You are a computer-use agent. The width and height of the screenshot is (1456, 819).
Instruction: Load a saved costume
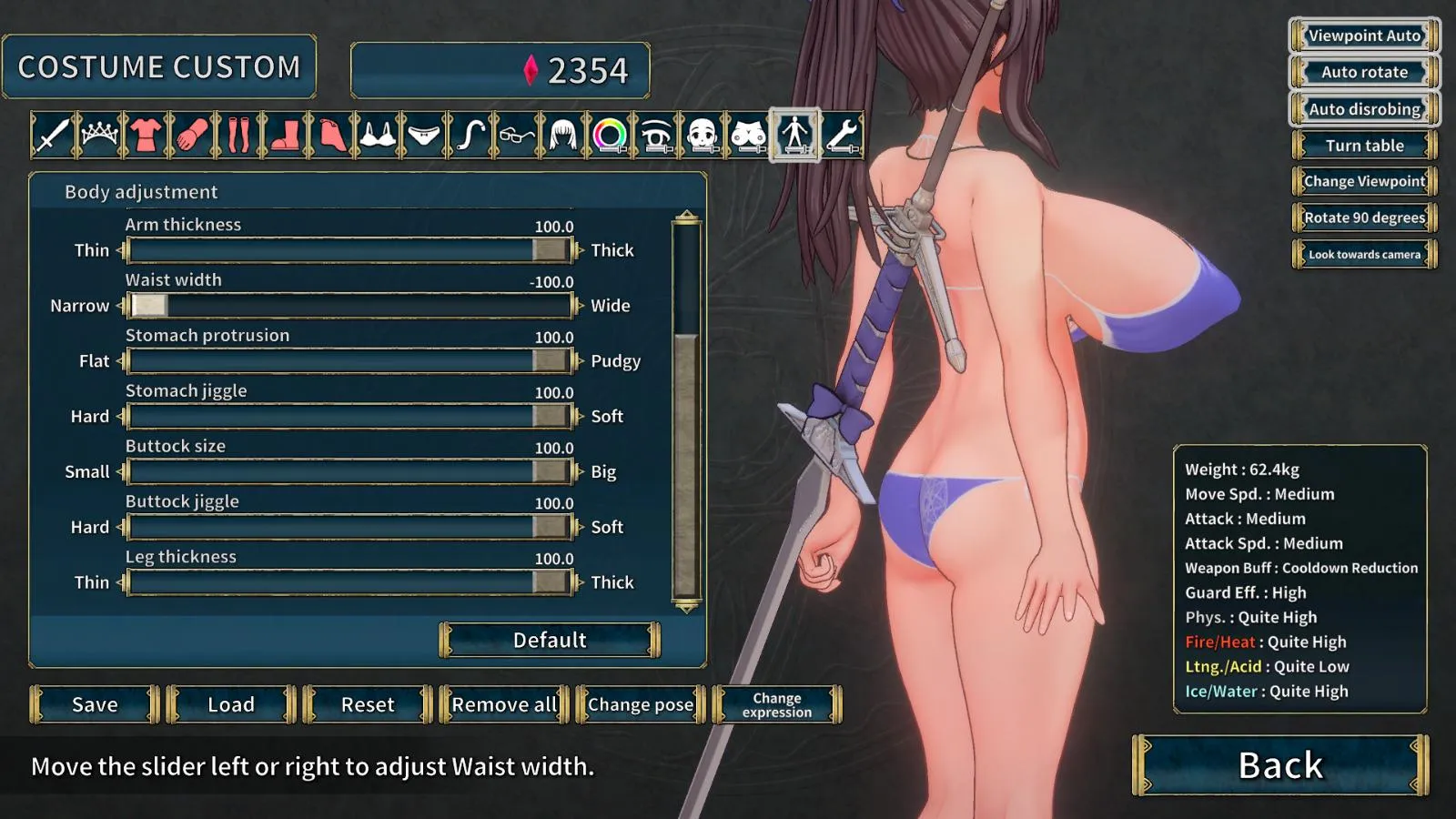click(x=231, y=704)
